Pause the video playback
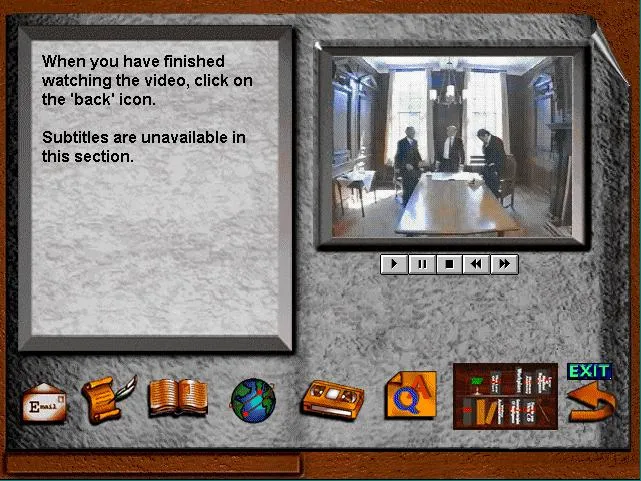 pos(422,264)
